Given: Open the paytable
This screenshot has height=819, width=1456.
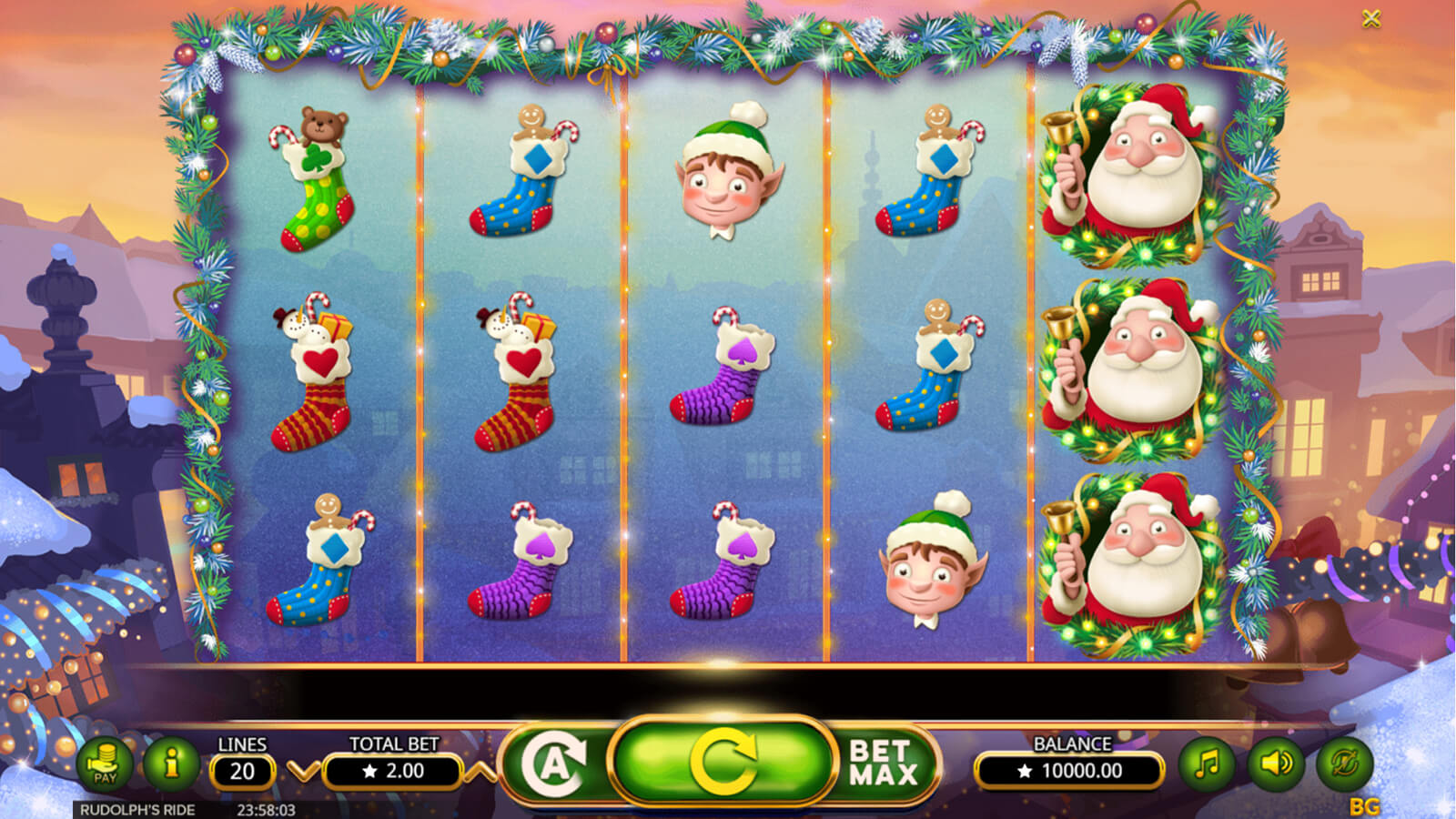Looking at the screenshot, I should tap(105, 763).
